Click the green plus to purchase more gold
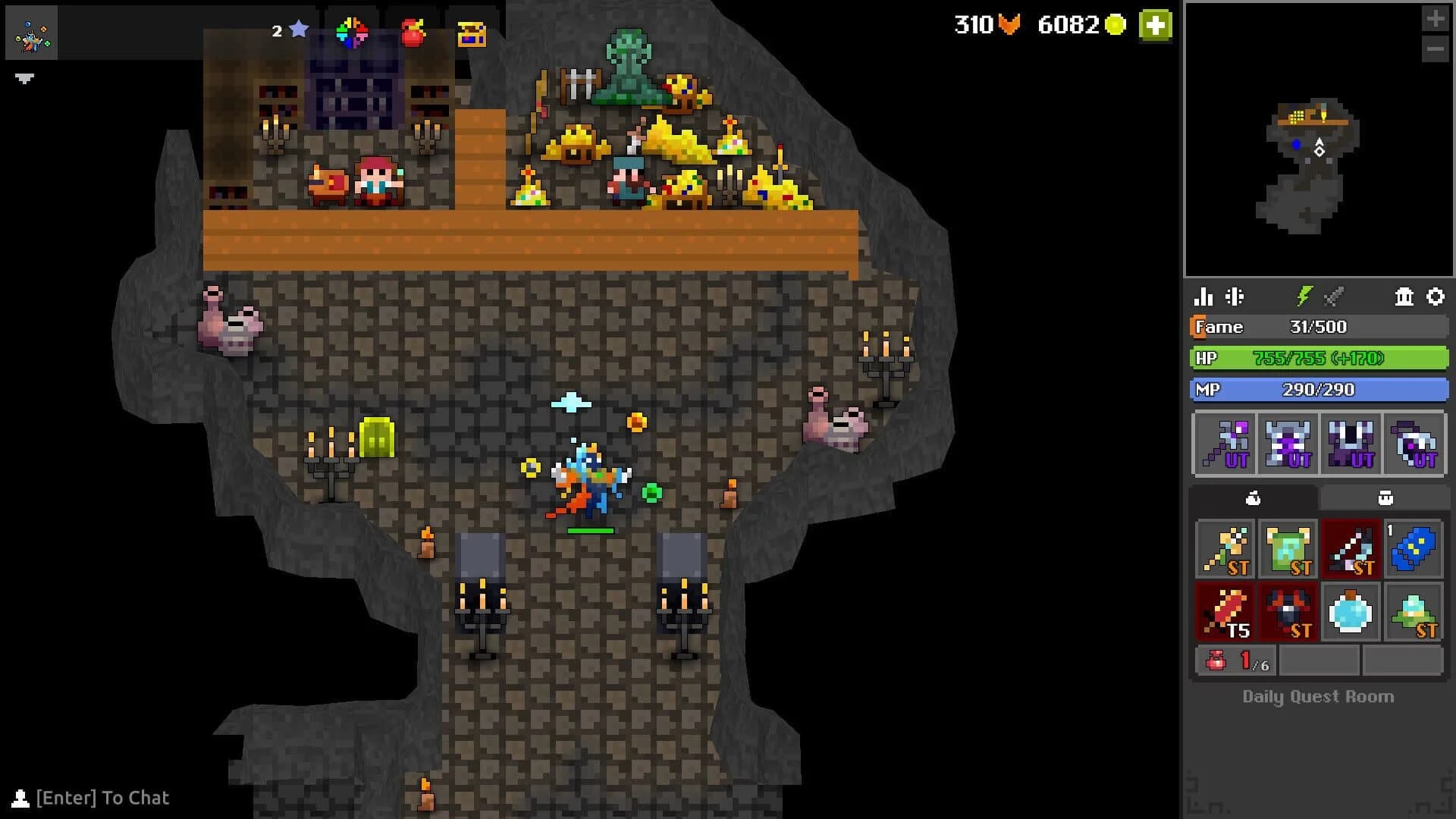This screenshot has height=819, width=1456. click(1154, 25)
